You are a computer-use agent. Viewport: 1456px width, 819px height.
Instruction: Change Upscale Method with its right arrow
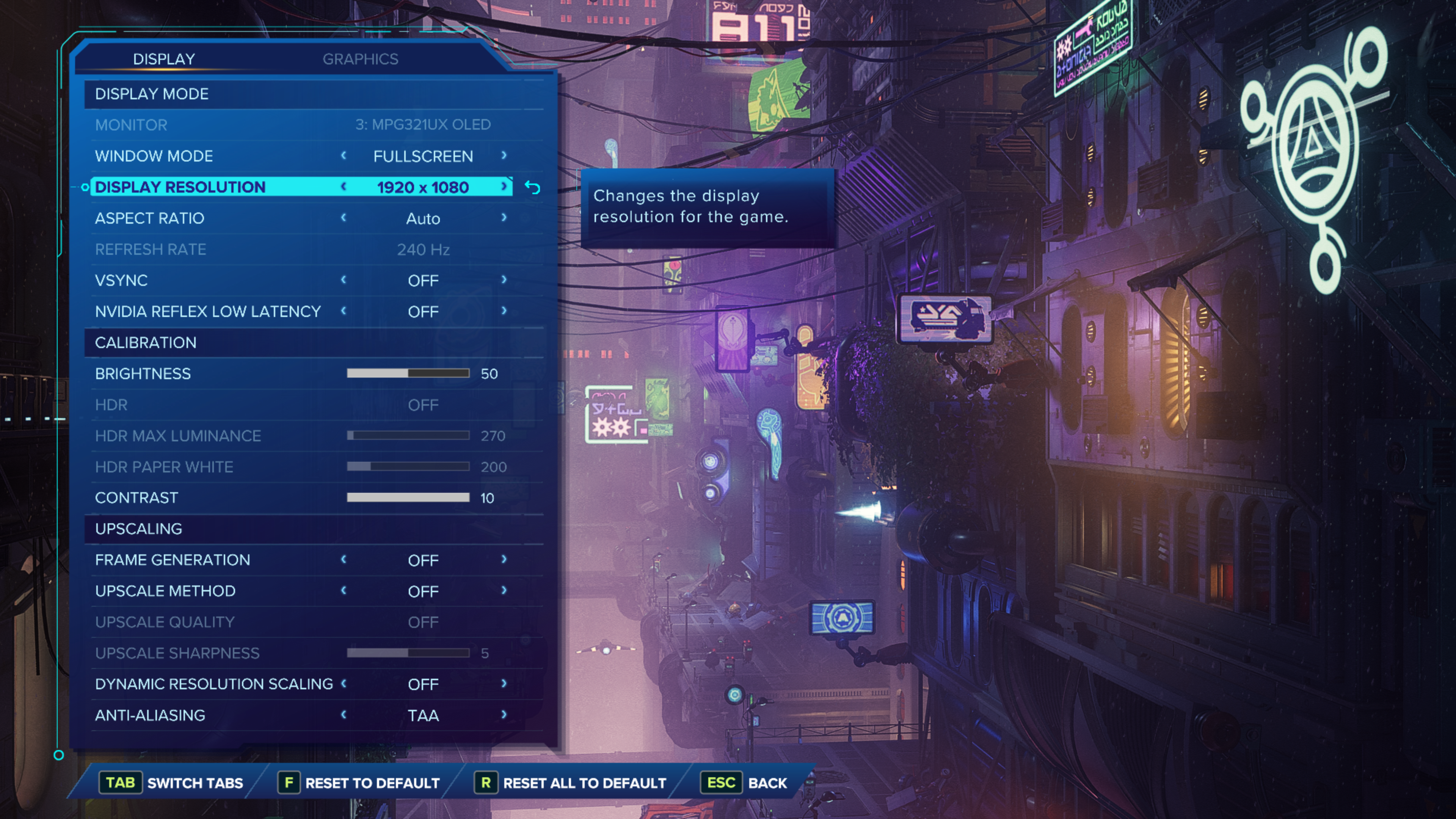[504, 591]
